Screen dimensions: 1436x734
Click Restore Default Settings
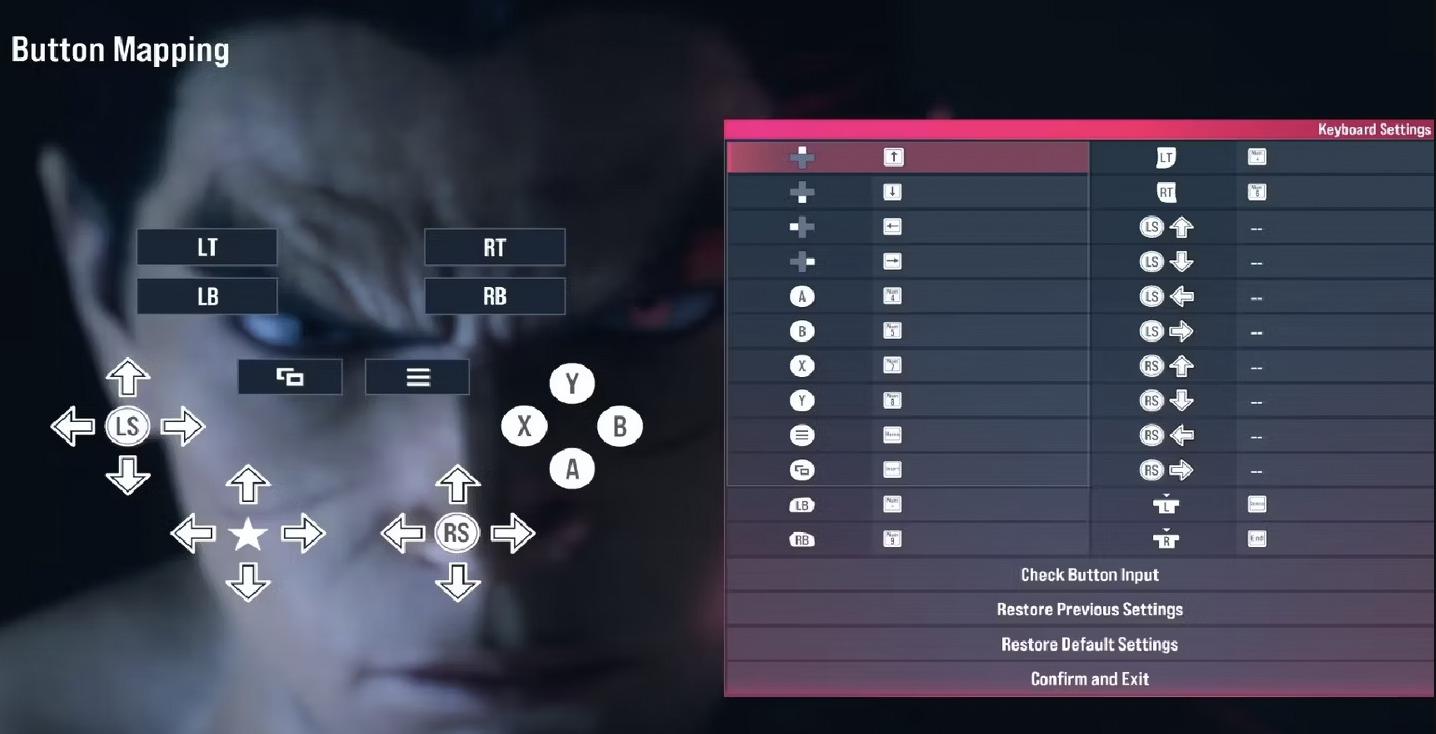click(x=1089, y=644)
